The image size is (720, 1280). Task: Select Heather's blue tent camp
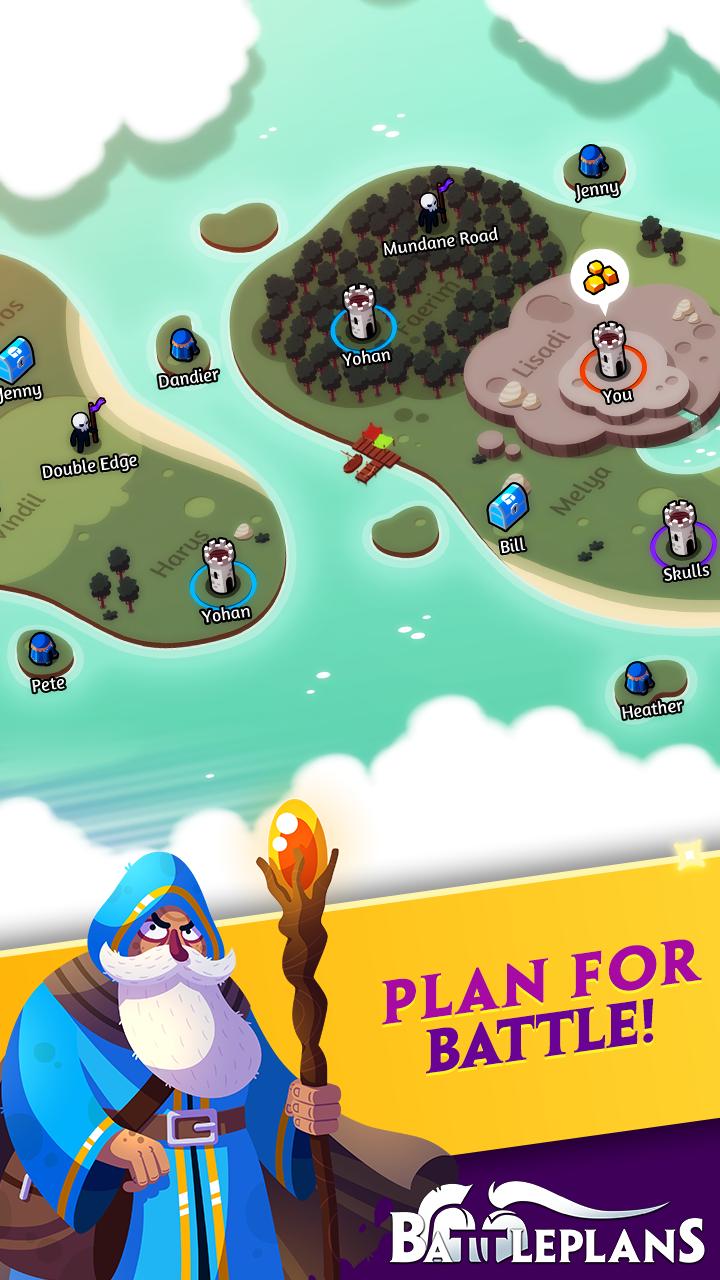pos(639,679)
